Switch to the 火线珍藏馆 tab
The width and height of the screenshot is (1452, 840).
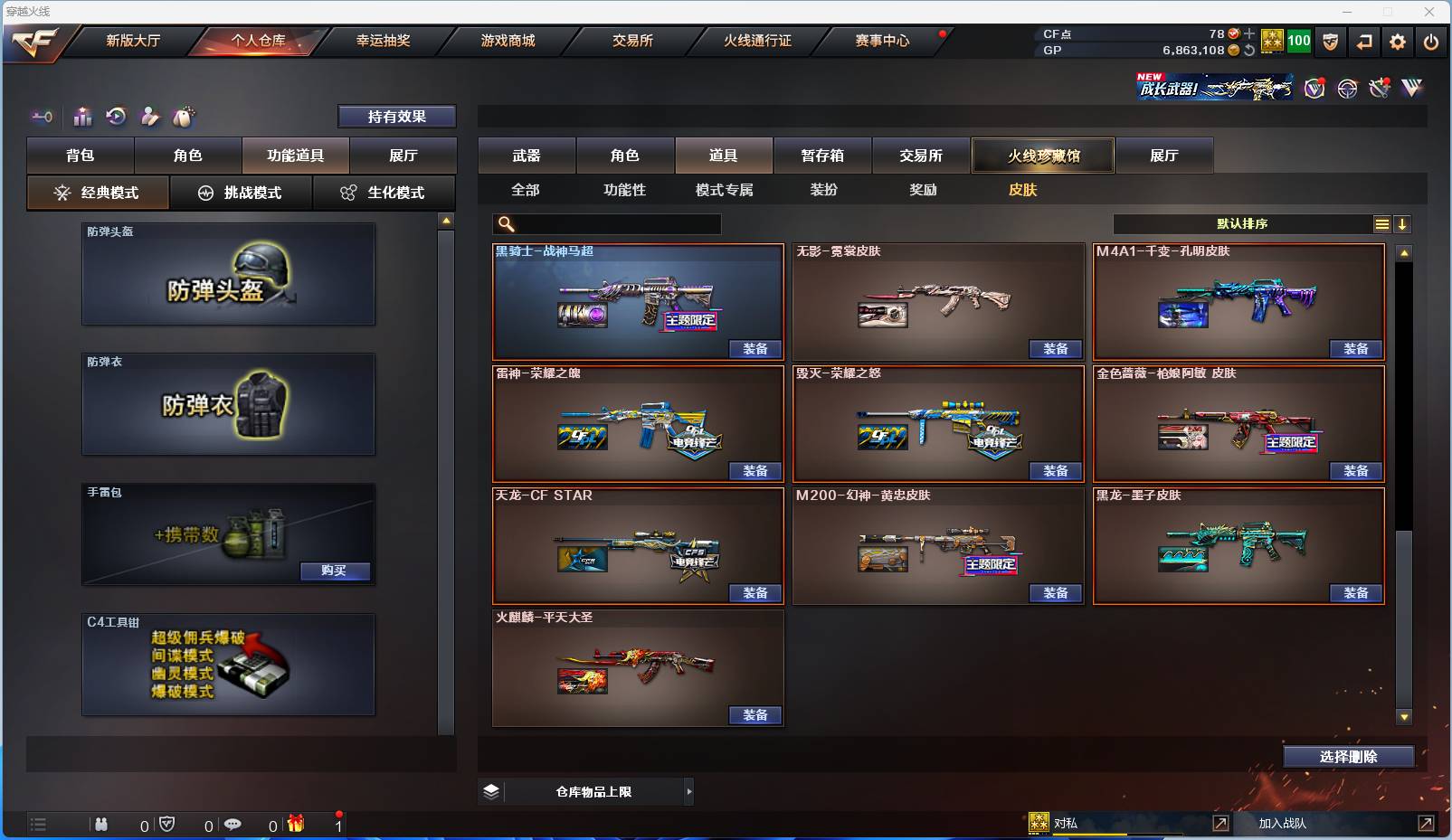(1042, 155)
